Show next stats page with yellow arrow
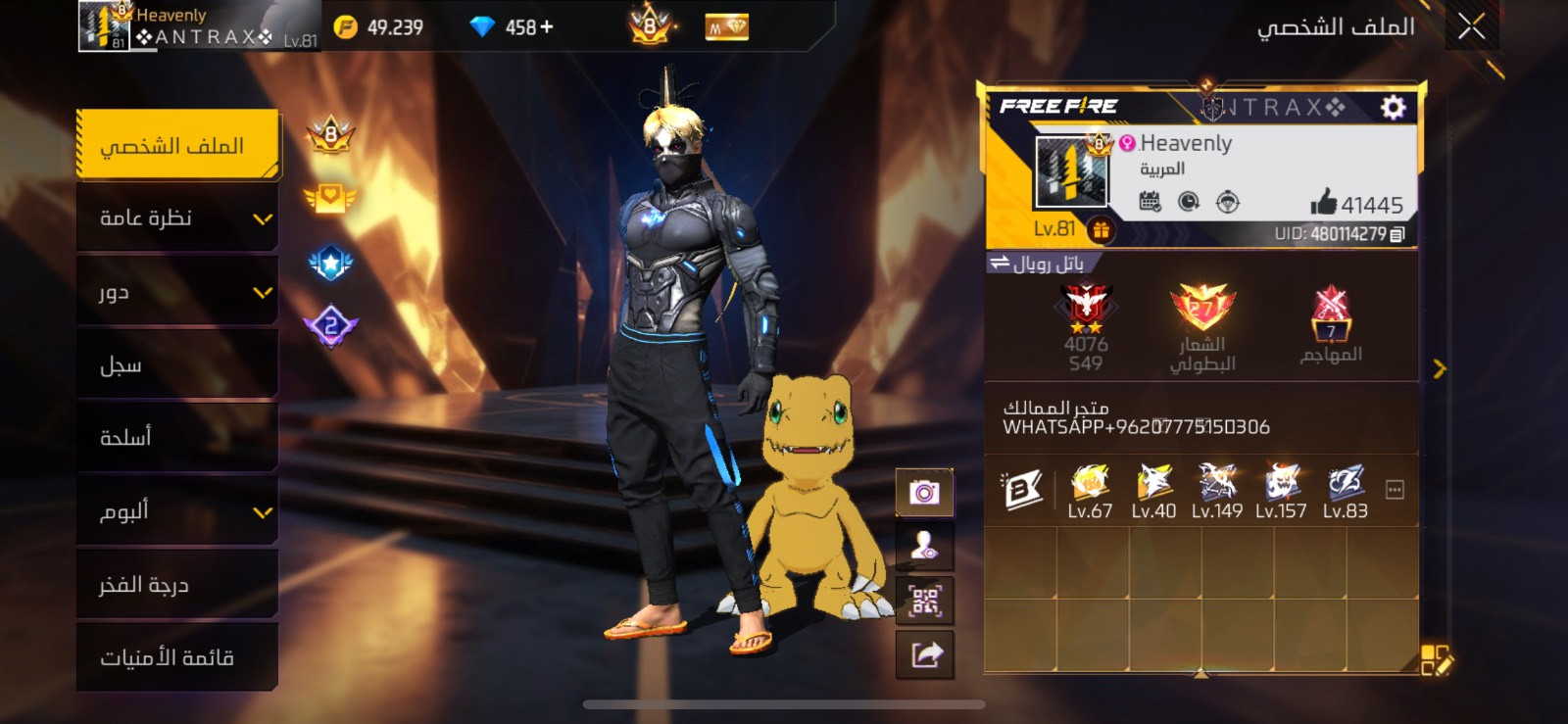This screenshot has height=724, width=1568. 1439,369
